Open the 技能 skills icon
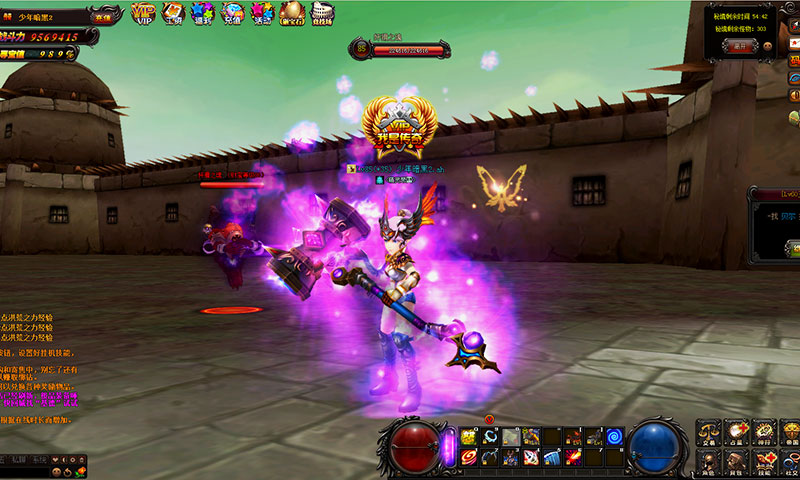The width and height of the screenshot is (800, 480). click(x=765, y=460)
